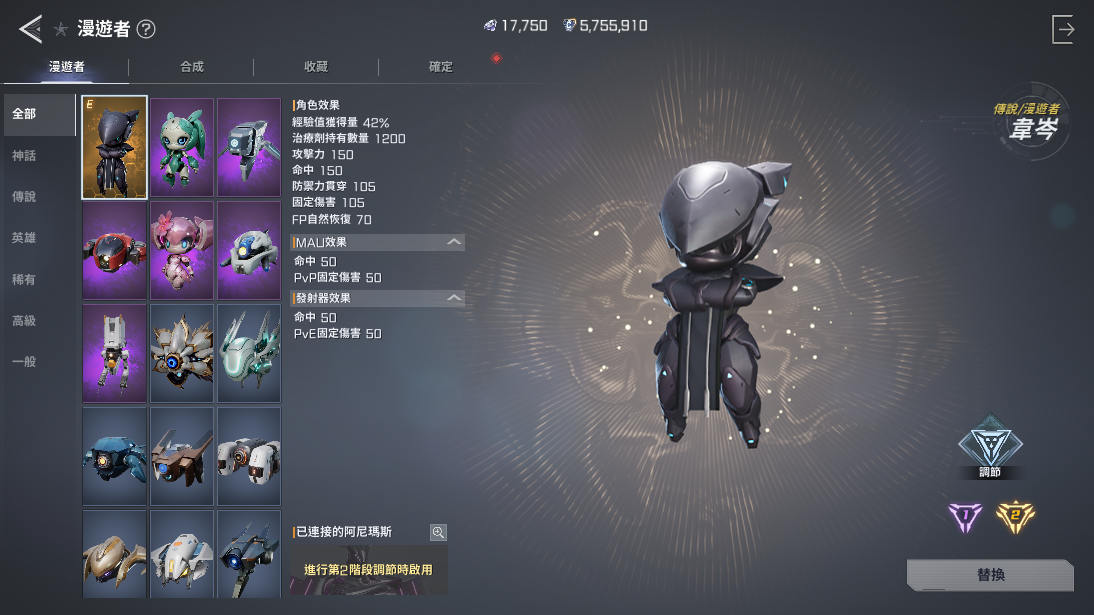Collapse the MAU效果 section
Image resolution: width=1094 pixels, height=615 pixels.
coord(454,242)
